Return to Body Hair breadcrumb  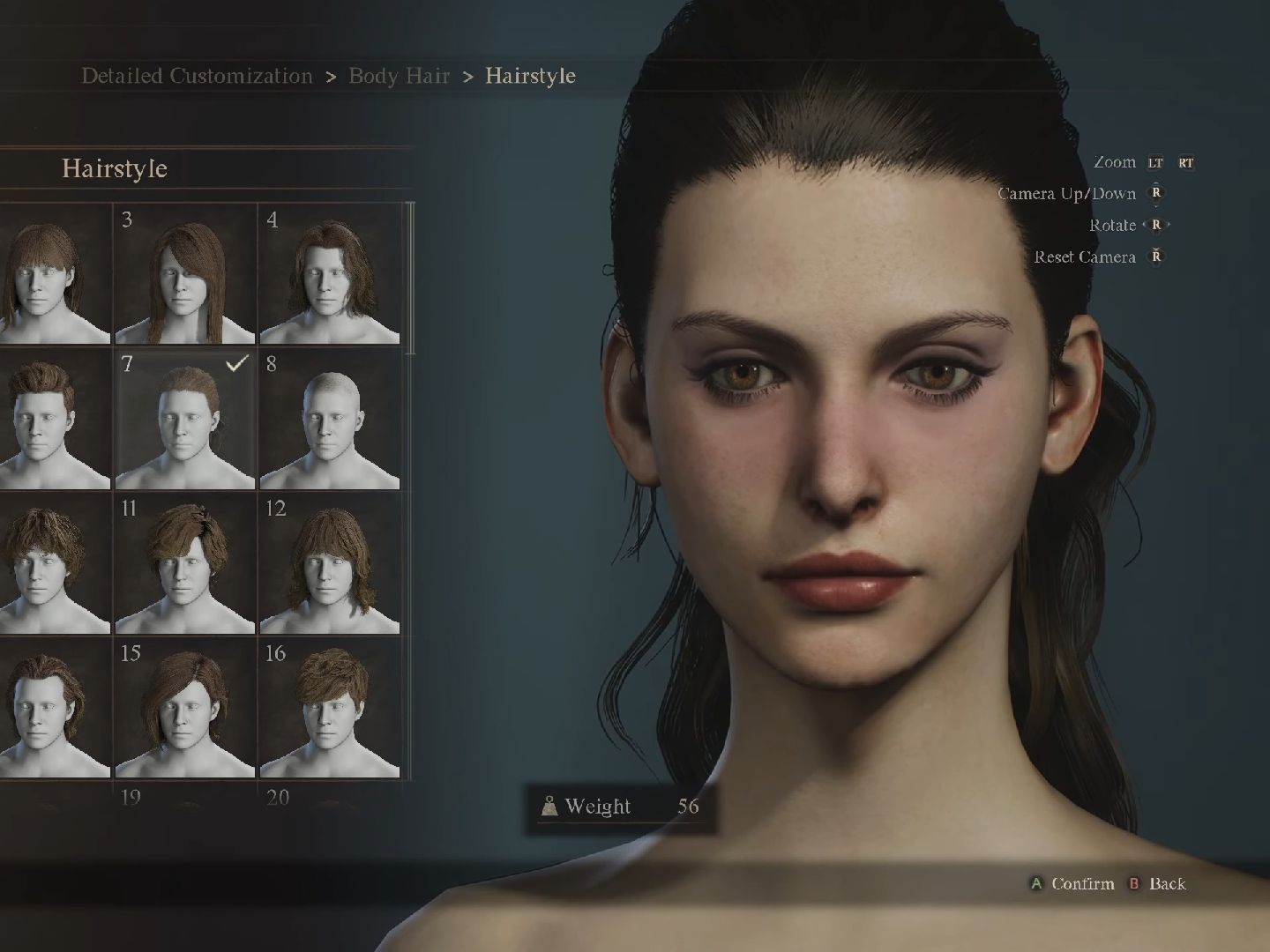click(400, 76)
